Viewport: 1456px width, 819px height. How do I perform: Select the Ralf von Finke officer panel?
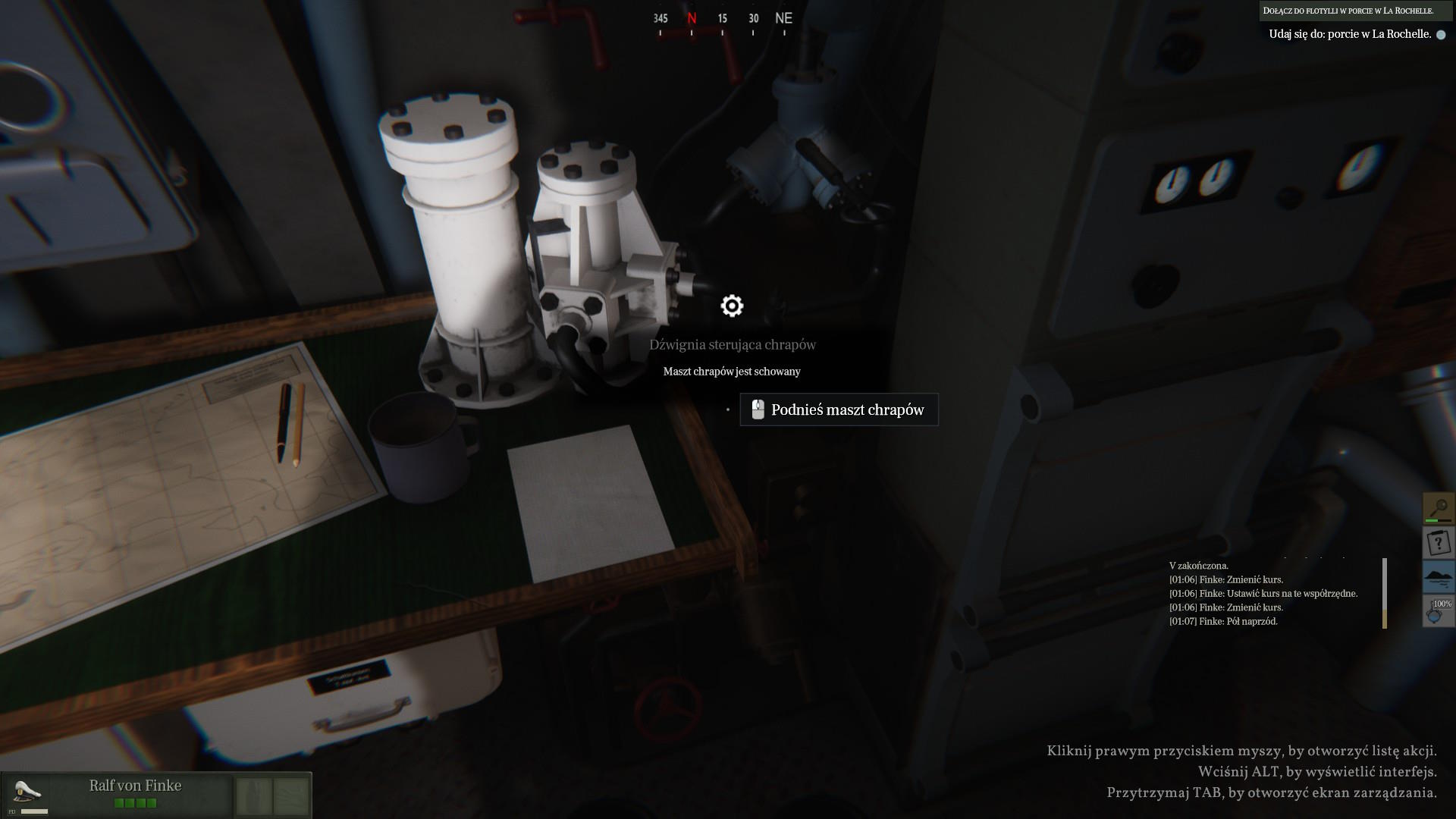tap(136, 793)
